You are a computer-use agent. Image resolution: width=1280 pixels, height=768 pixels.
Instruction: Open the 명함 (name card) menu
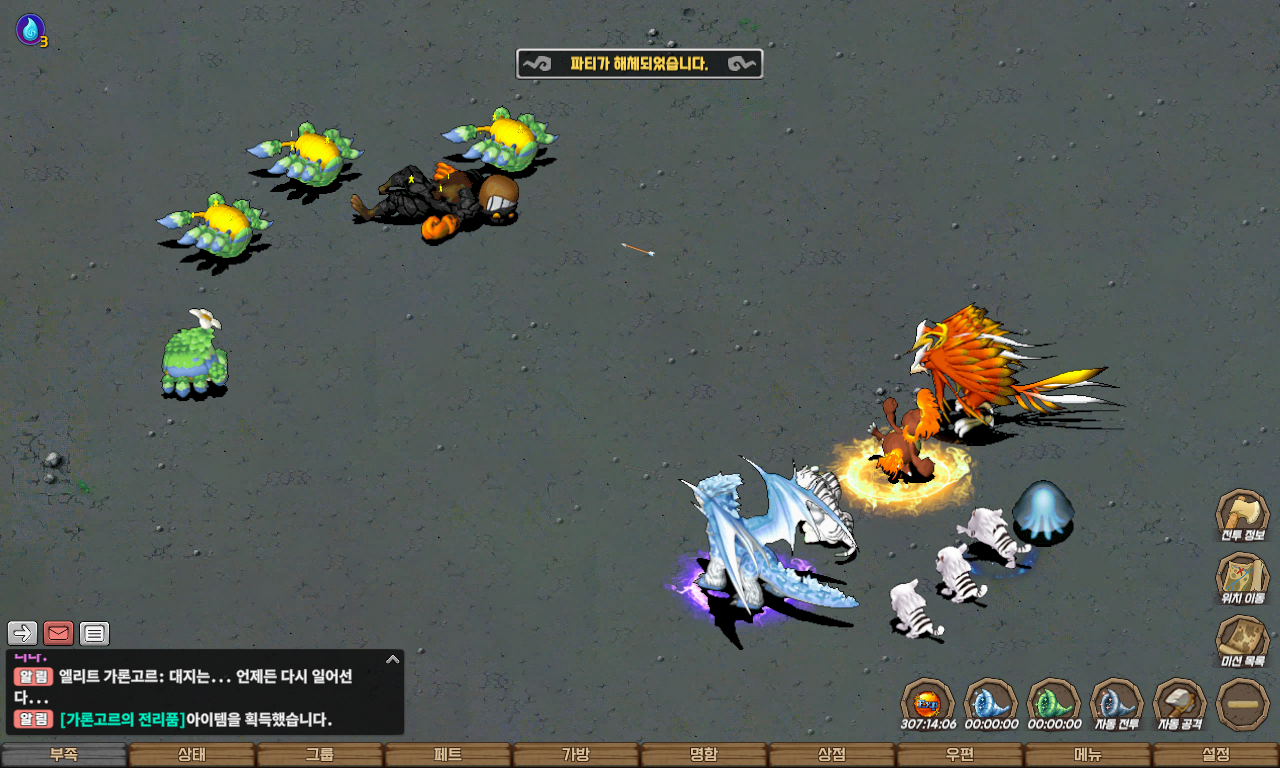[x=704, y=755]
